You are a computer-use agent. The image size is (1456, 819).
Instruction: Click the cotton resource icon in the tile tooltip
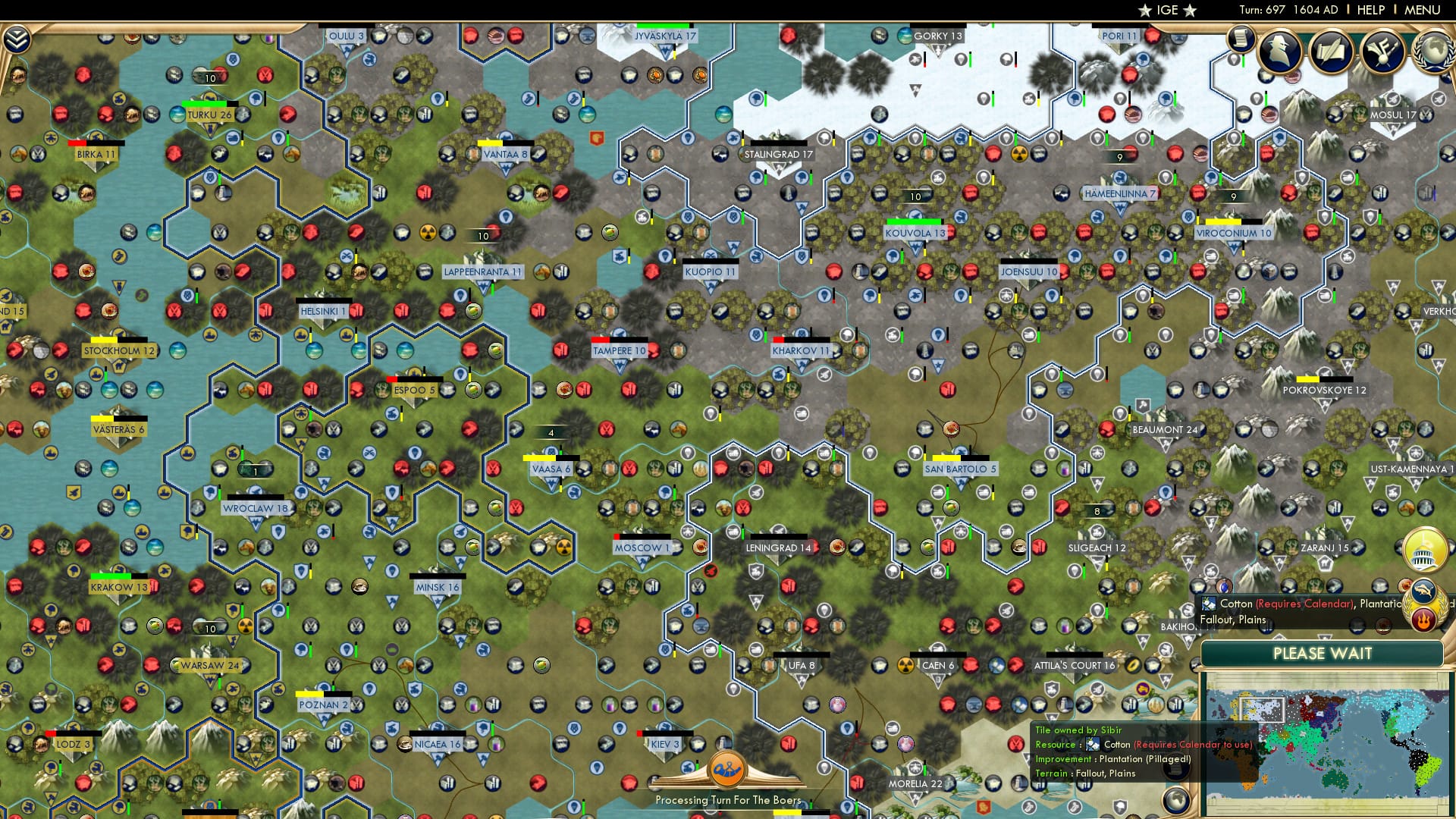pyautogui.click(x=1093, y=745)
